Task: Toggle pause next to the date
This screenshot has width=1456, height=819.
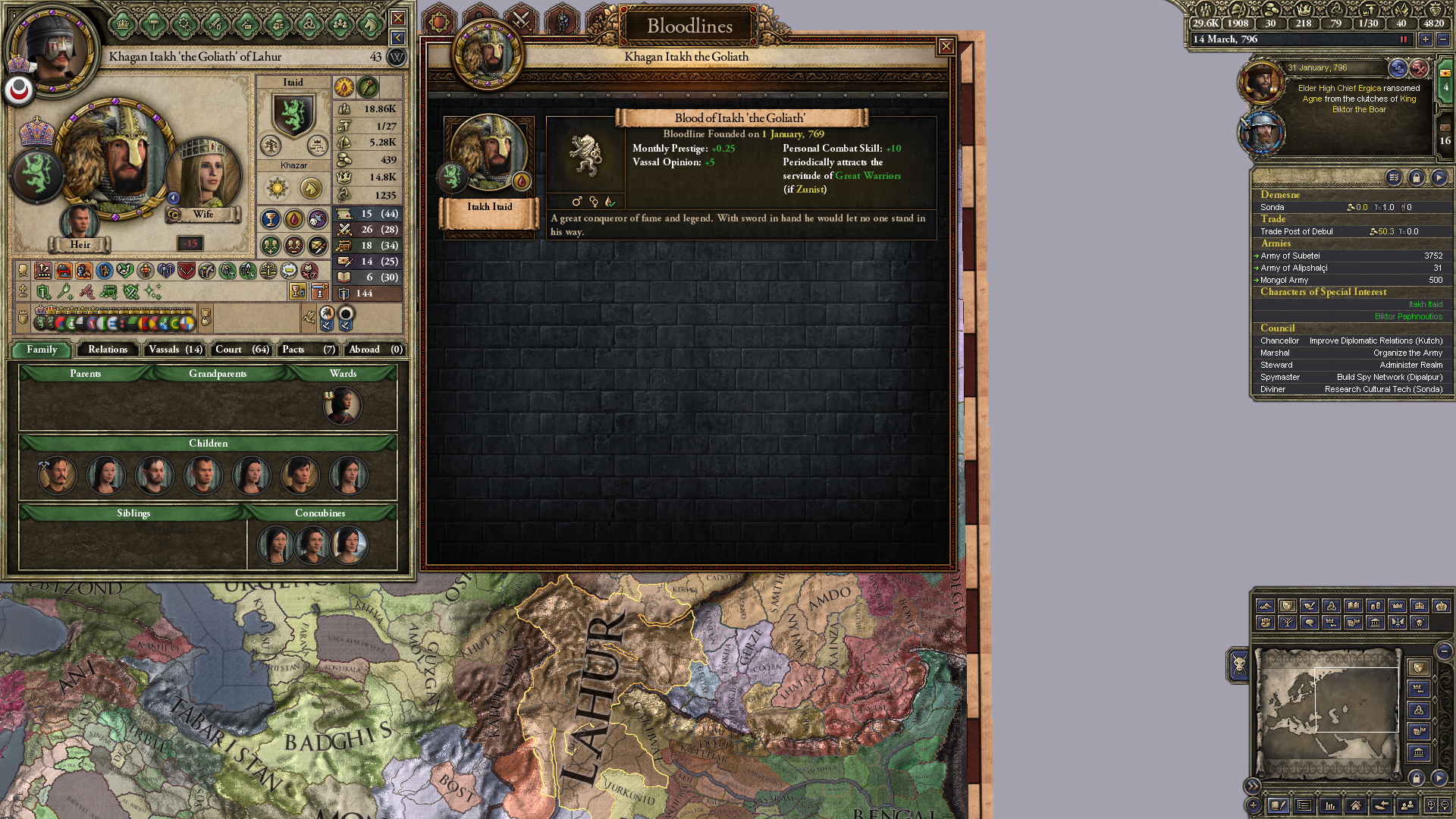Action: pyautogui.click(x=1404, y=39)
